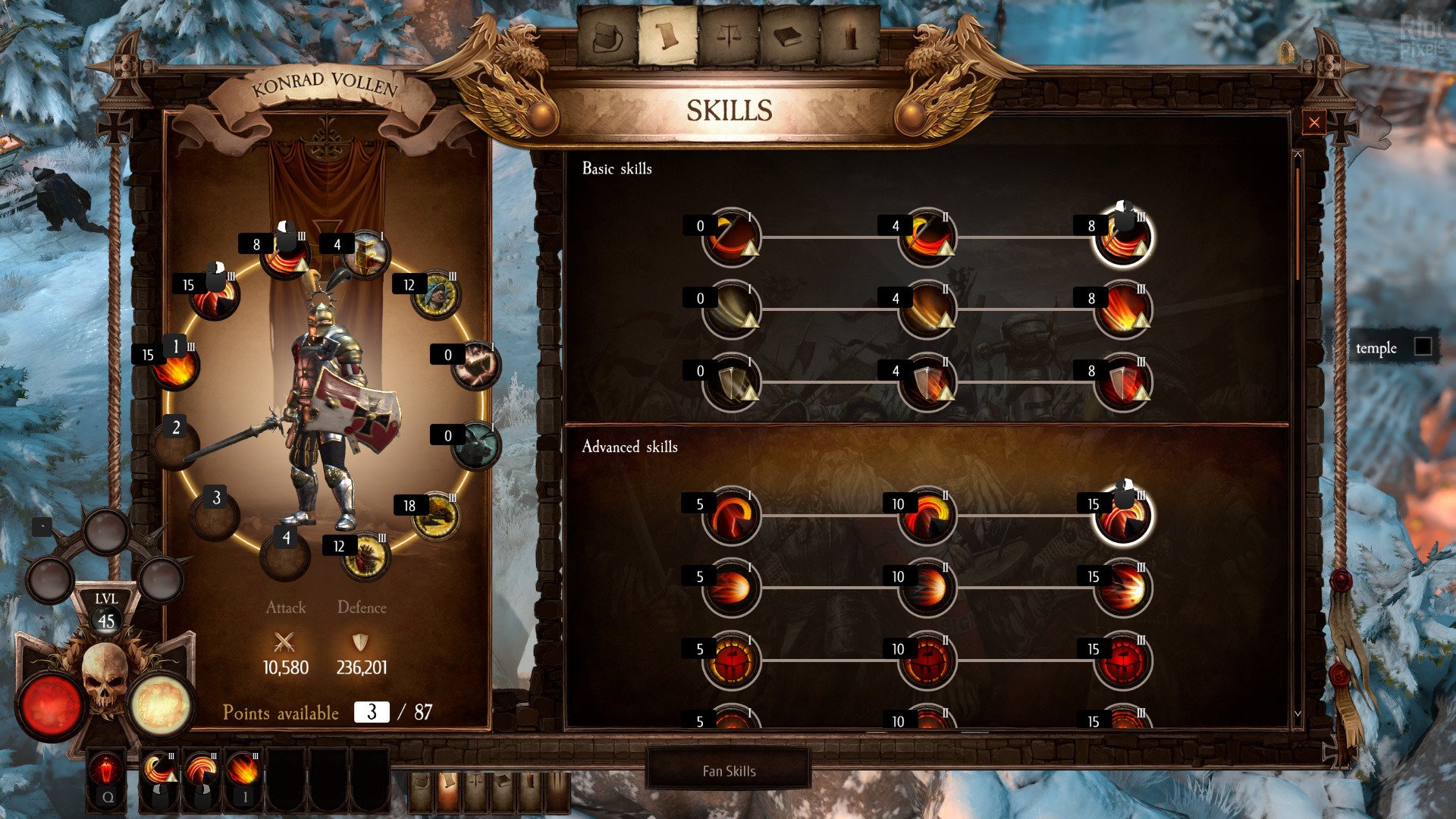Select the candle tab

[850, 38]
